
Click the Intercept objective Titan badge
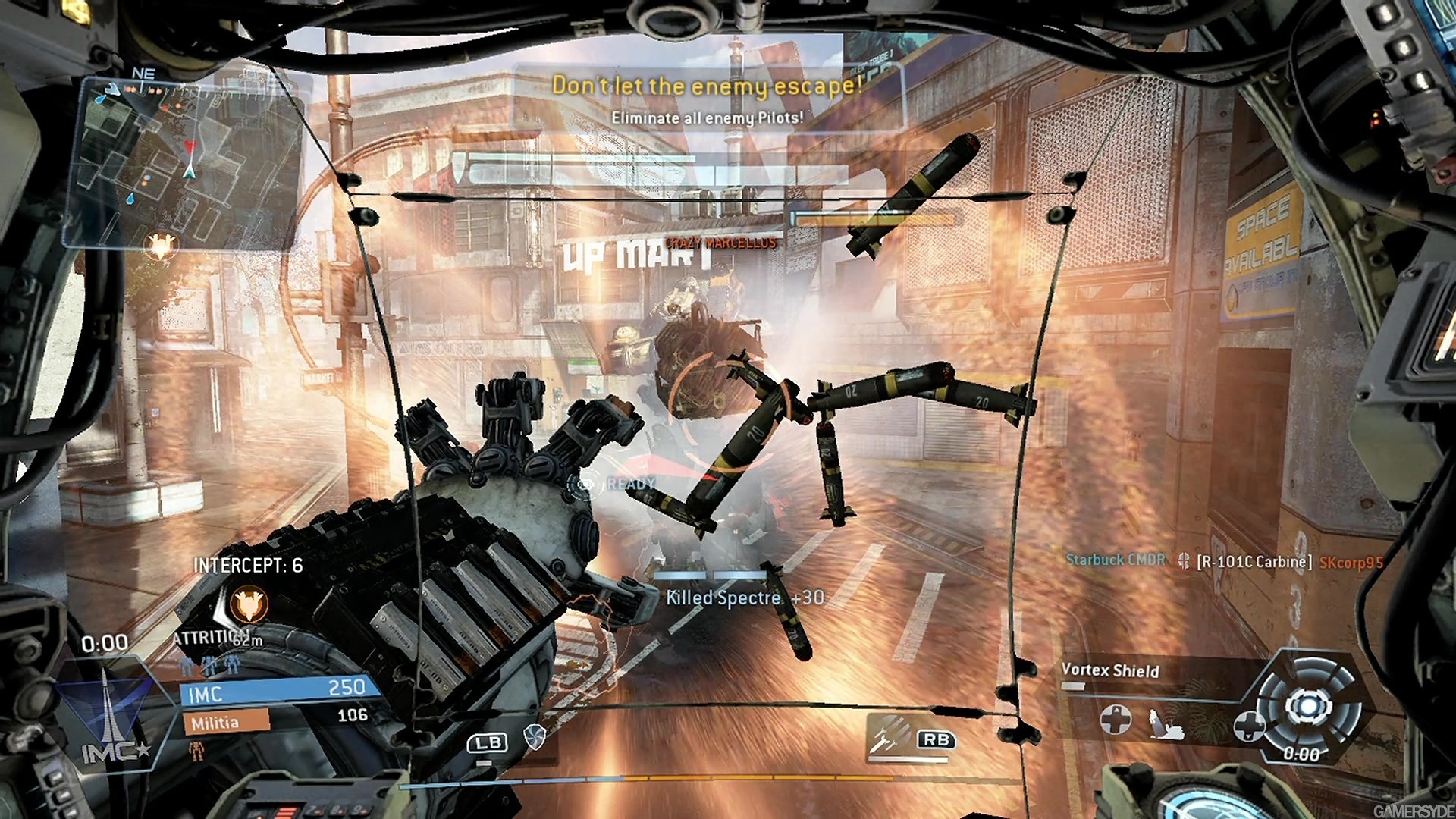click(x=249, y=604)
